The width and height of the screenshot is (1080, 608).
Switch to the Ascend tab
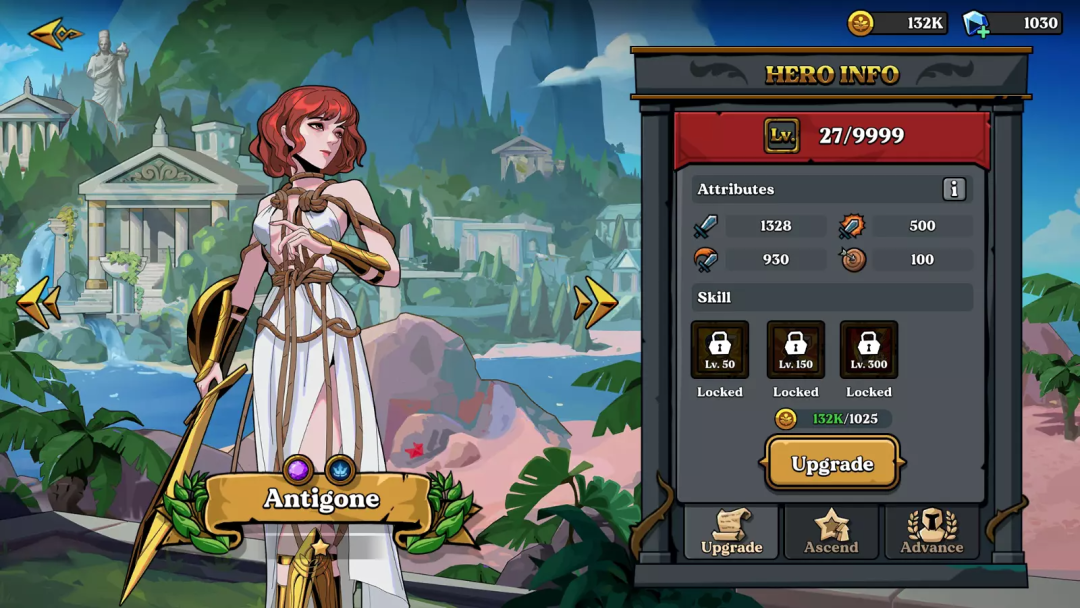tap(831, 532)
